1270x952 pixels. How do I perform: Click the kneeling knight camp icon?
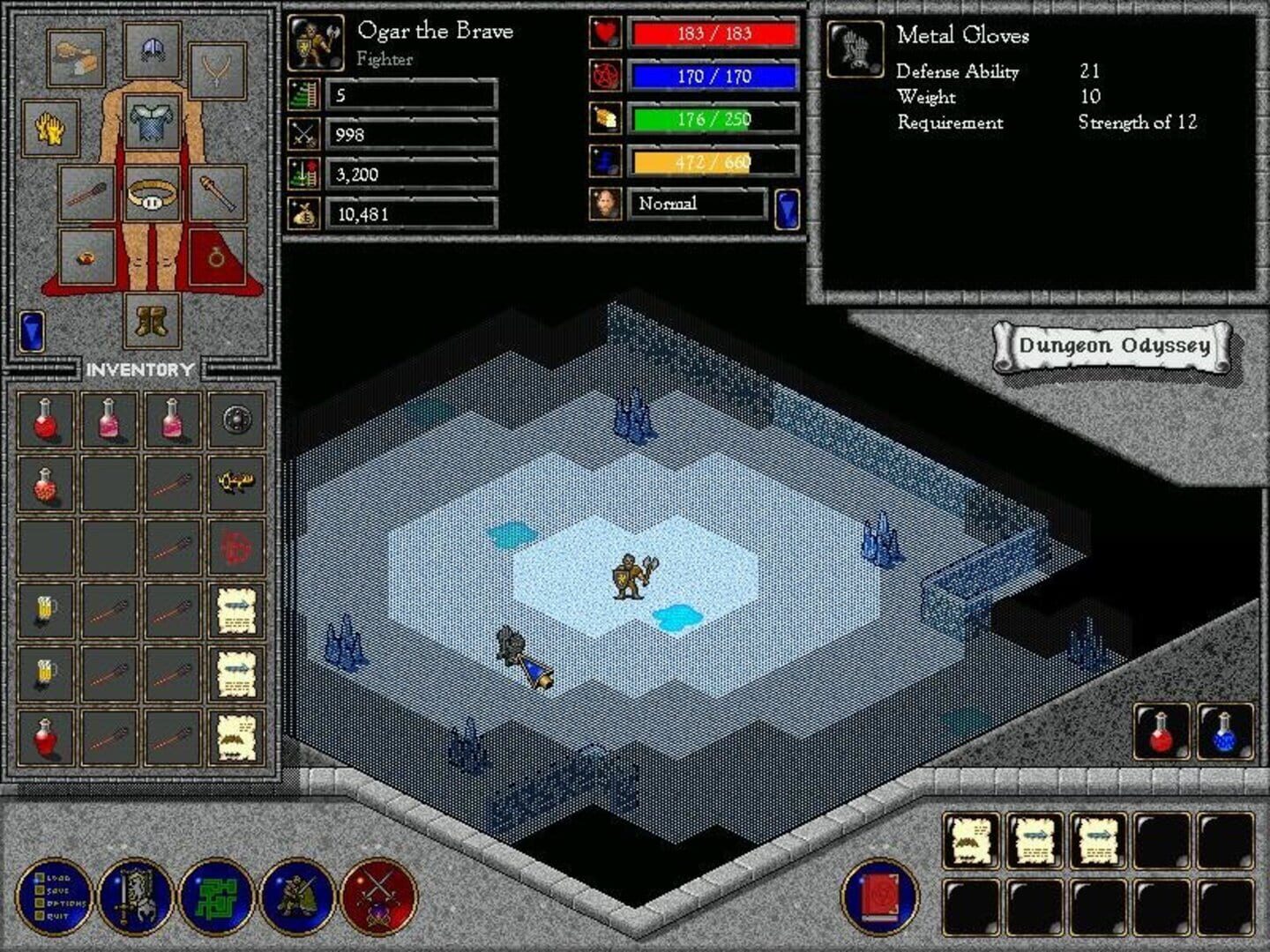[299, 896]
